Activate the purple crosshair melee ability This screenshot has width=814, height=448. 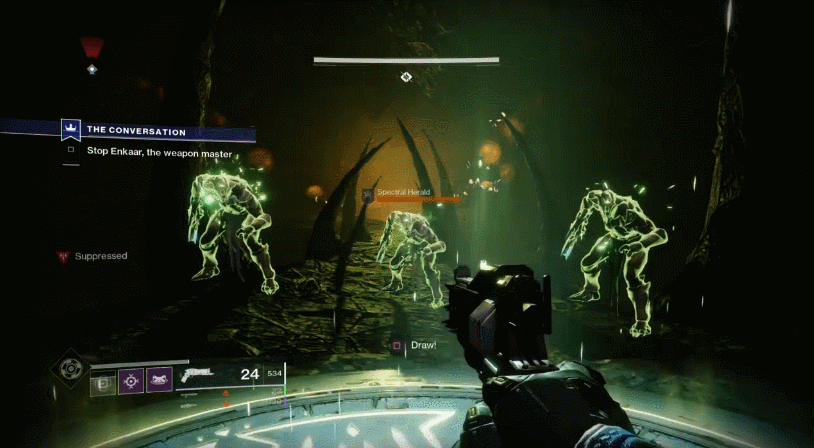click(131, 381)
